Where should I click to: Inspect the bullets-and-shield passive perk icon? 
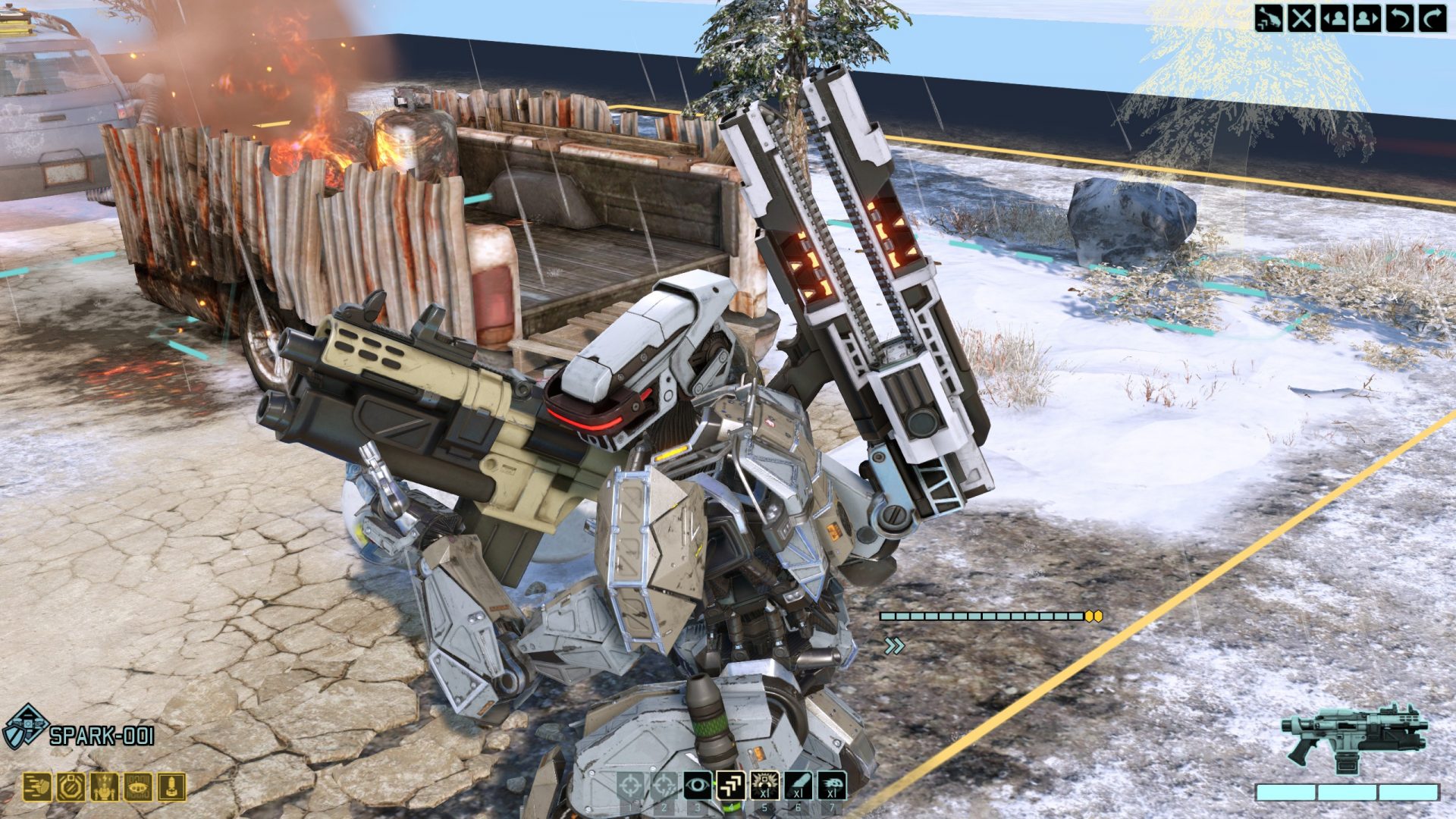point(37,788)
